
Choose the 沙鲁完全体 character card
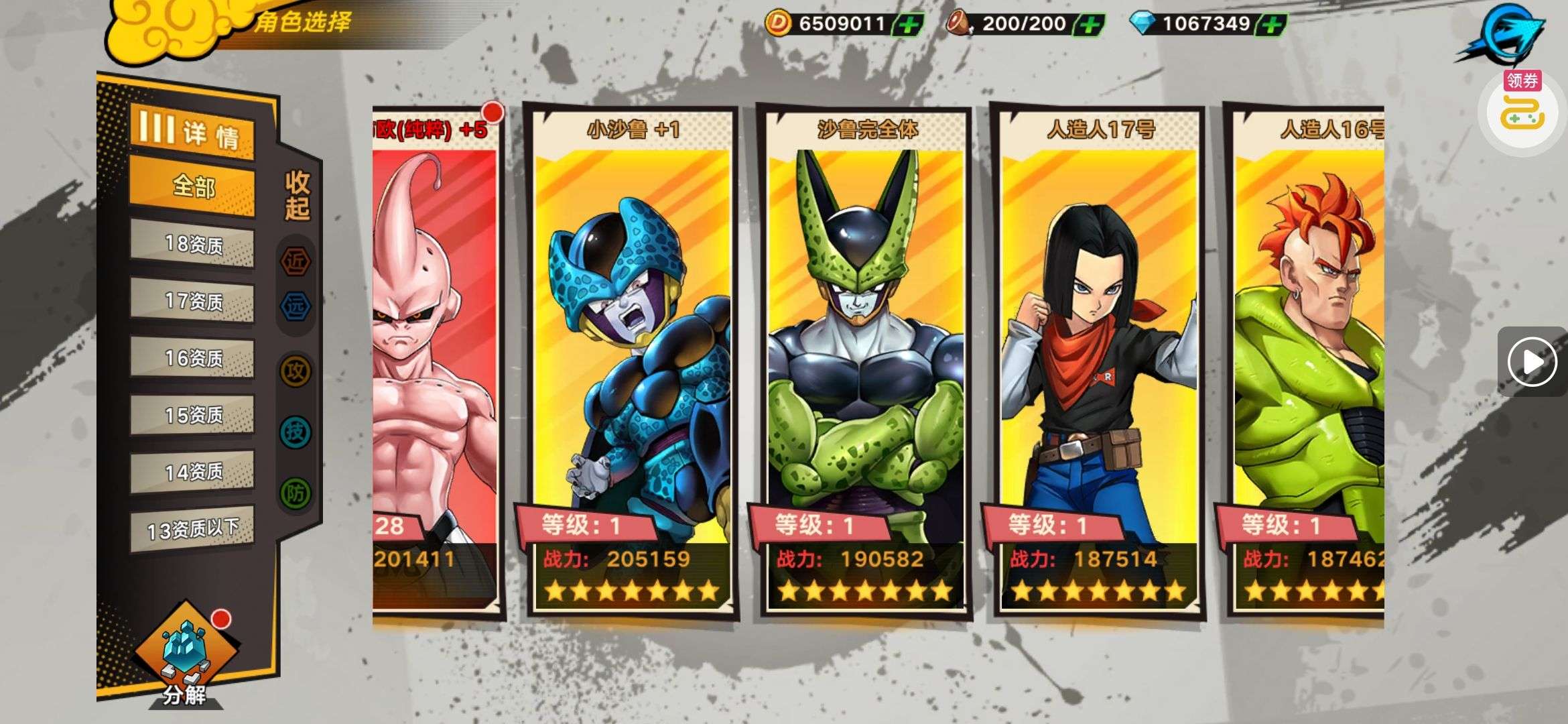(x=865, y=362)
